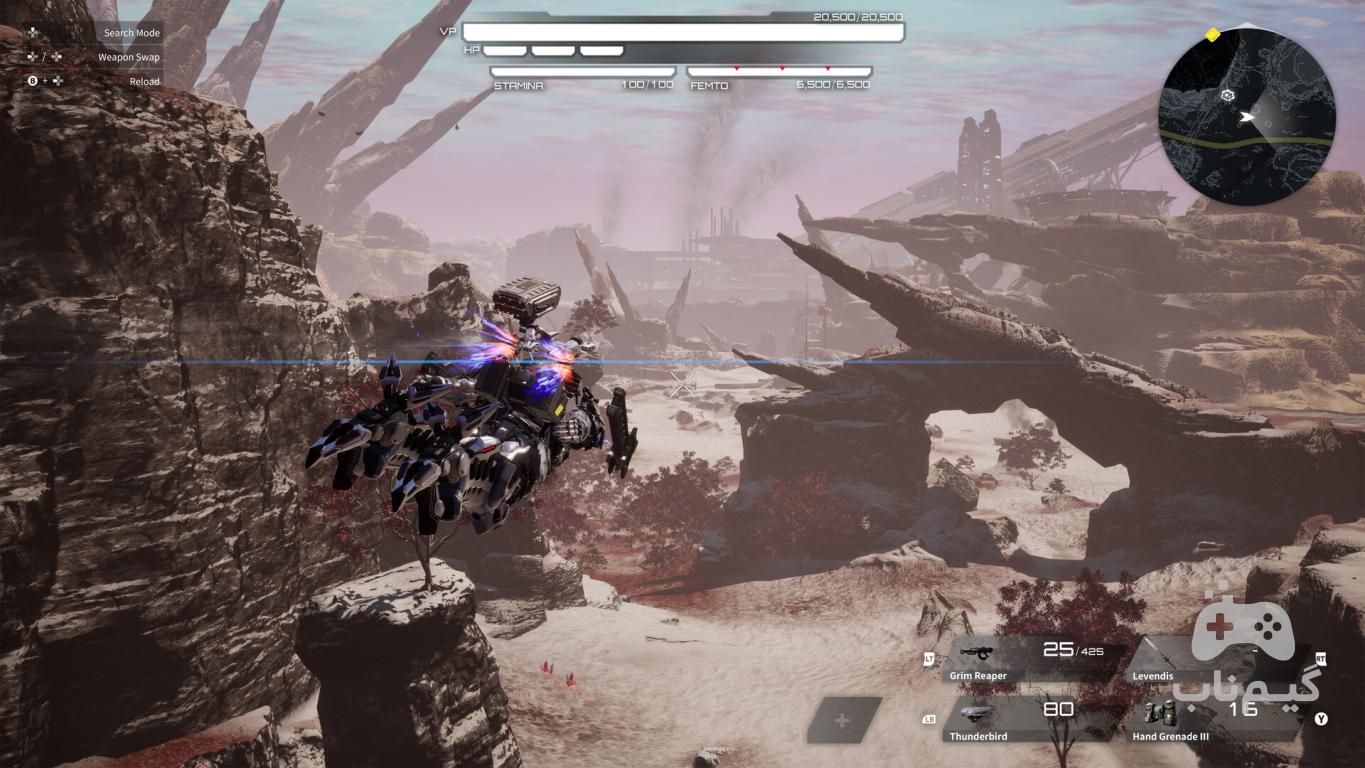This screenshot has width=1365, height=768.
Task: Select the Thunderbird weapon slot
Action: tap(1030, 720)
